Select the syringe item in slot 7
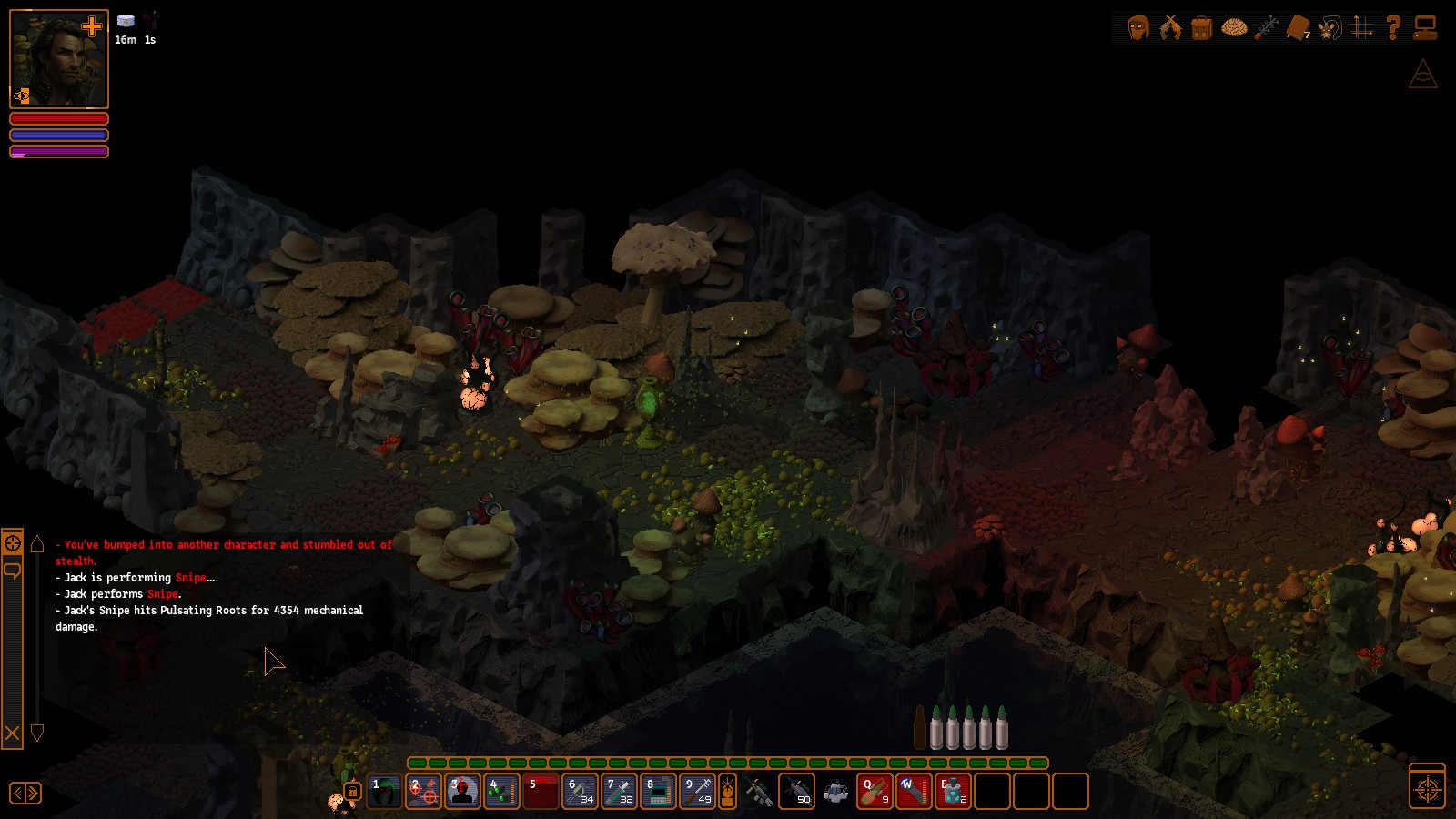 (620, 792)
